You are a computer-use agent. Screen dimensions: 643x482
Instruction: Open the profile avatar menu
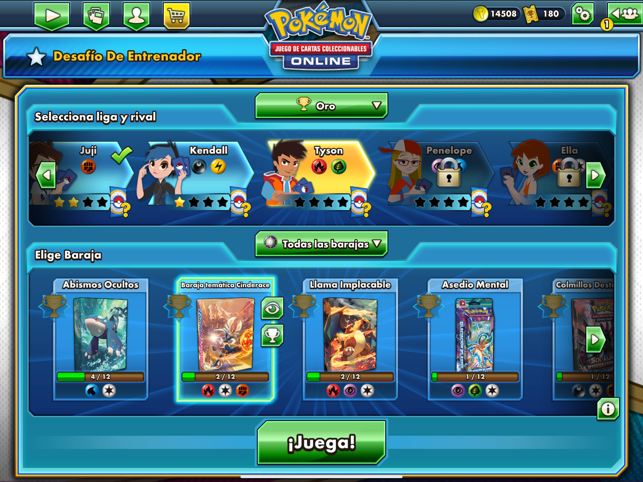click(x=136, y=16)
